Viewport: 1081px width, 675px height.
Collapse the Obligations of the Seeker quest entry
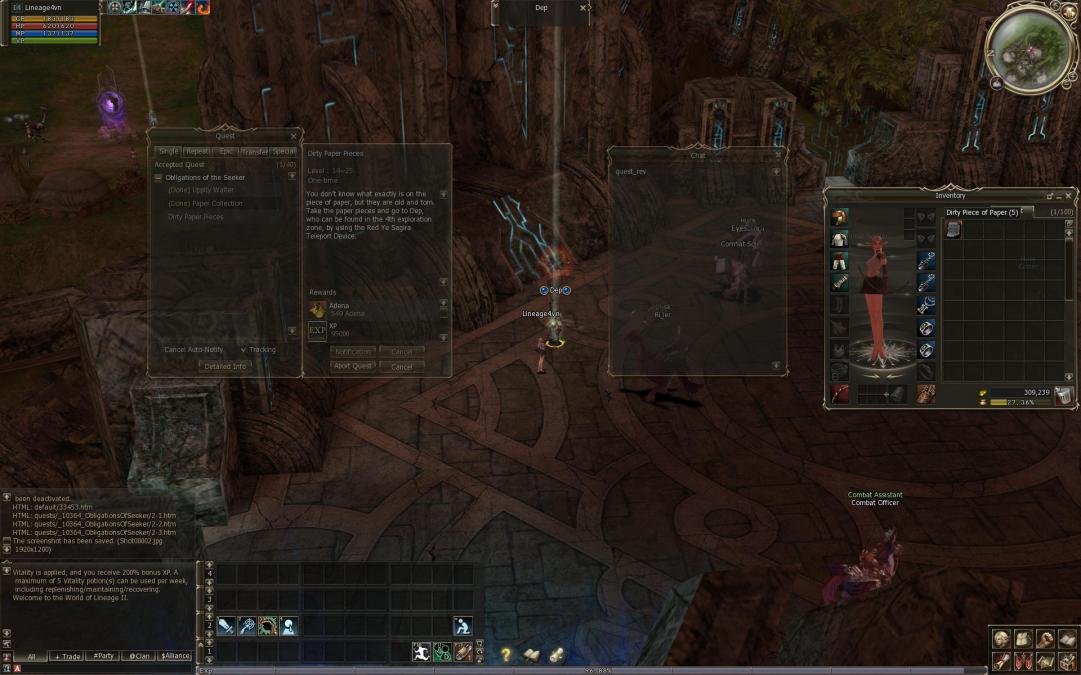pos(158,178)
